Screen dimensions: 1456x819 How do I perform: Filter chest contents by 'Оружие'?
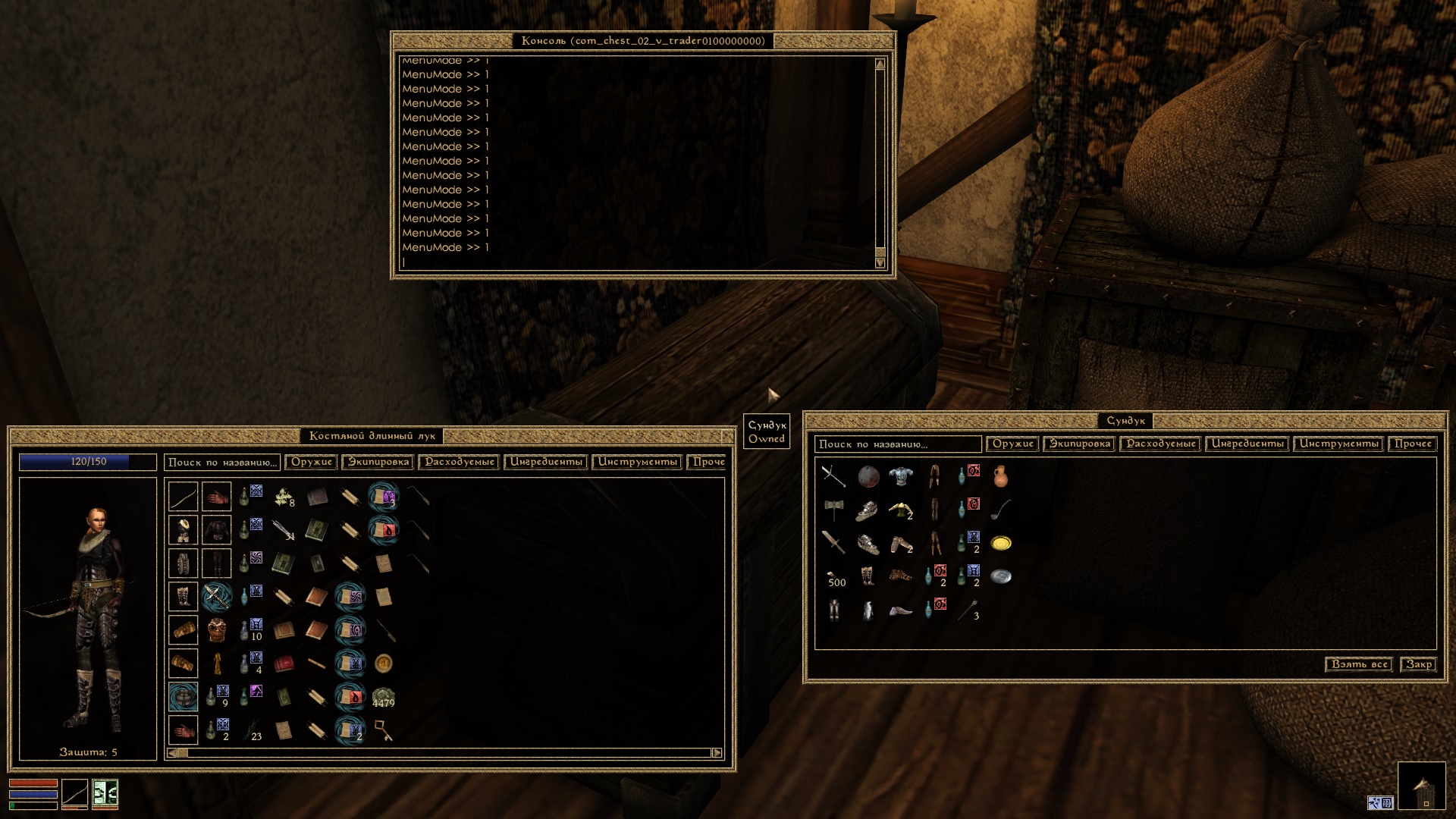tap(1013, 444)
